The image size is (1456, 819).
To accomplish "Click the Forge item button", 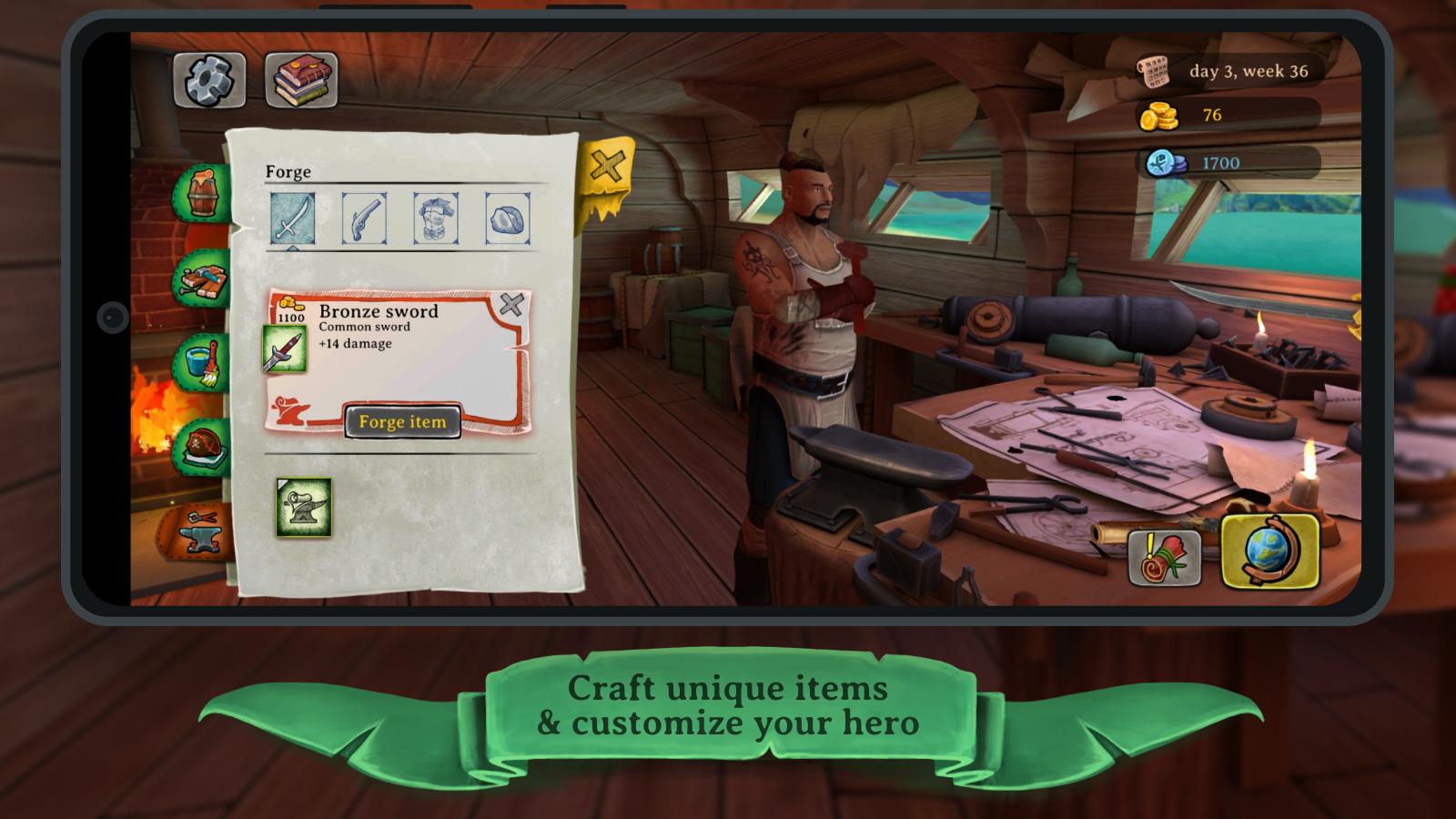I will point(402,421).
